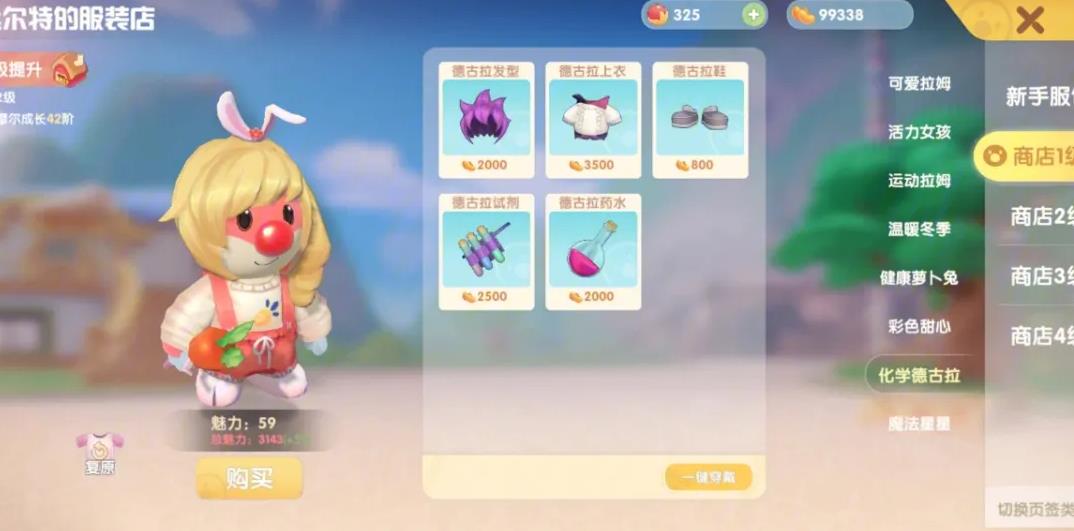Open the 健康萝卜兔 outfit set

(x=919, y=278)
